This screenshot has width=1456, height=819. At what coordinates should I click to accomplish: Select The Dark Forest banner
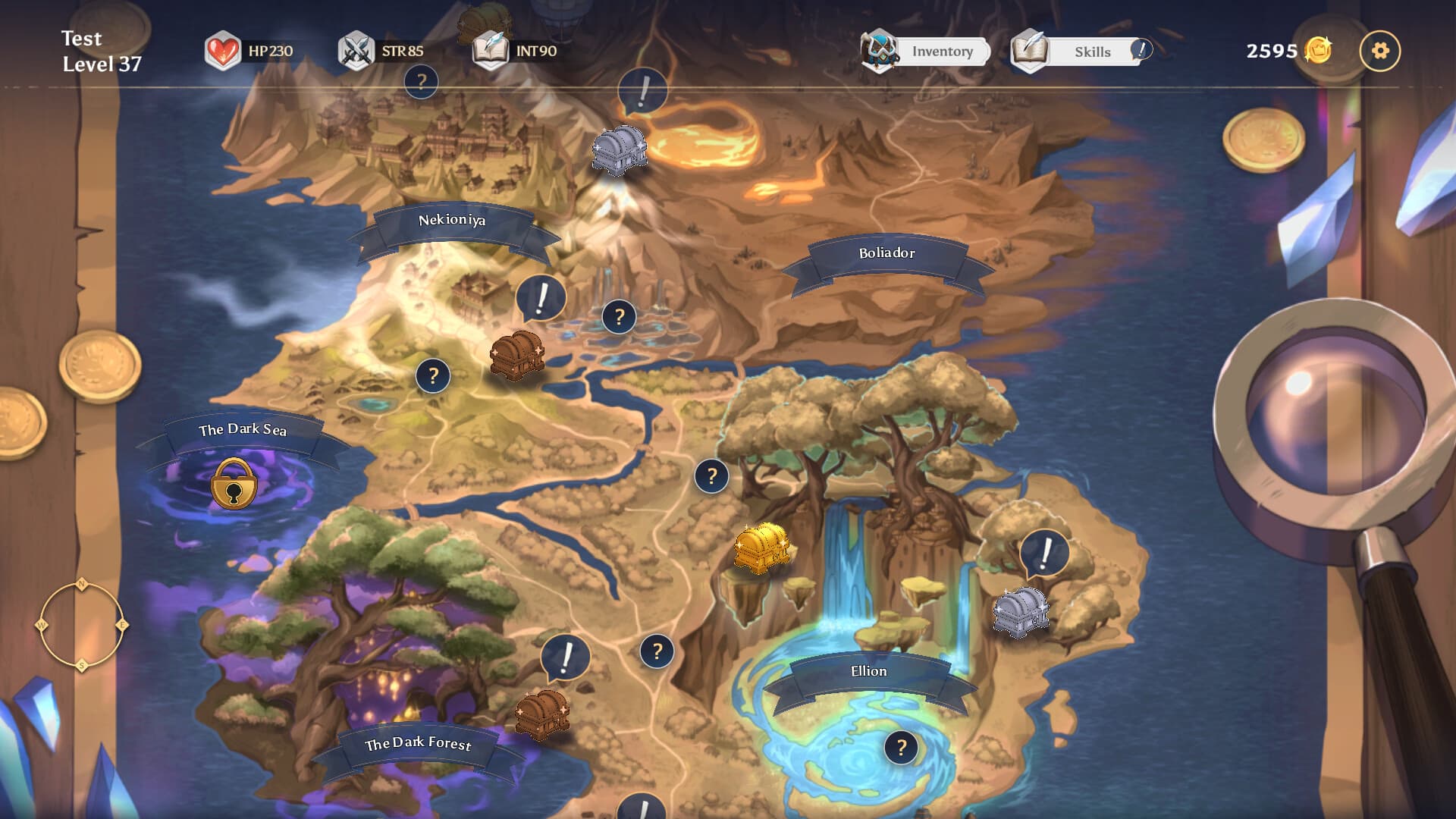coord(418,744)
